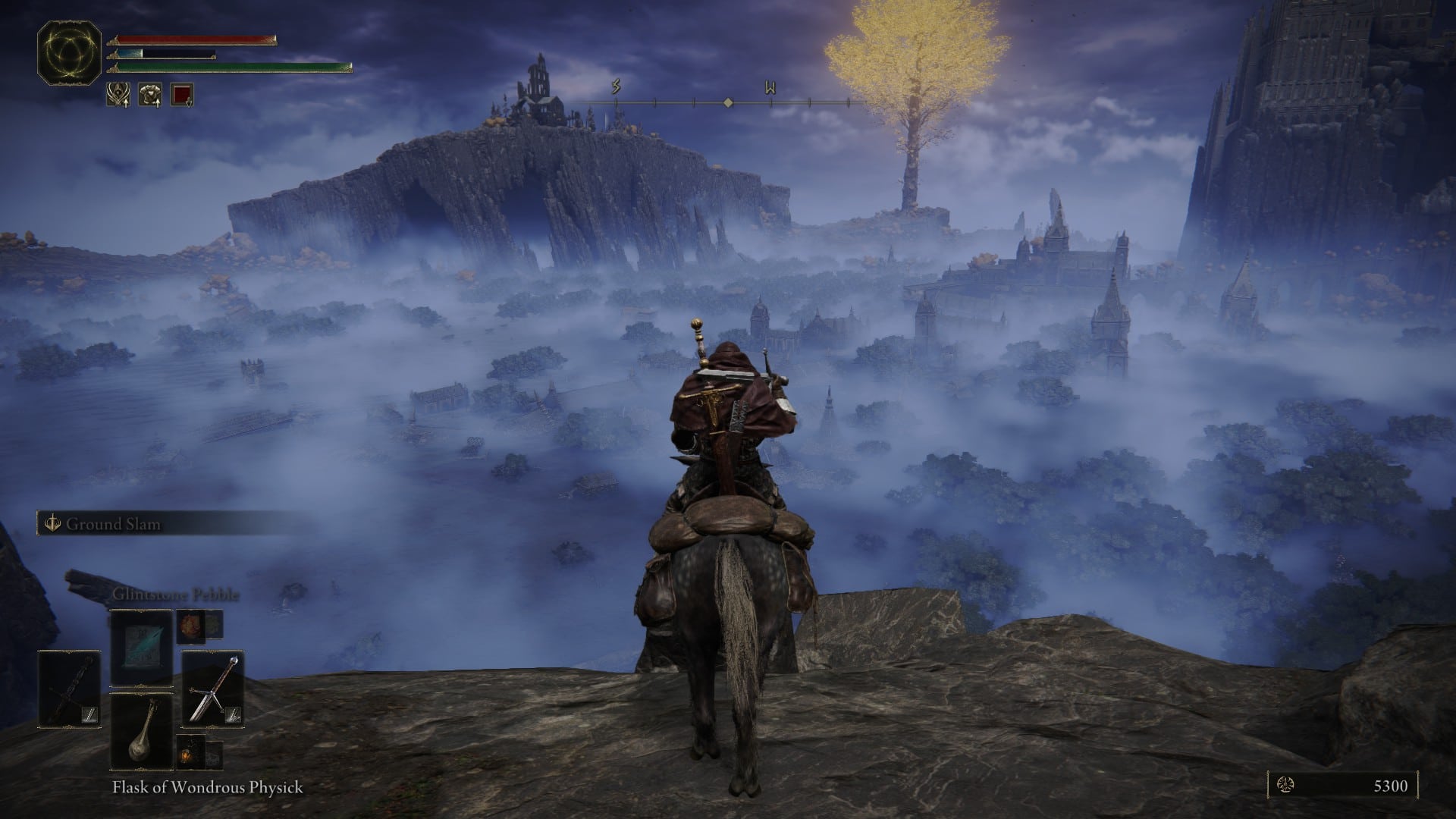Click the Ground Slam skill label

pos(112,524)
